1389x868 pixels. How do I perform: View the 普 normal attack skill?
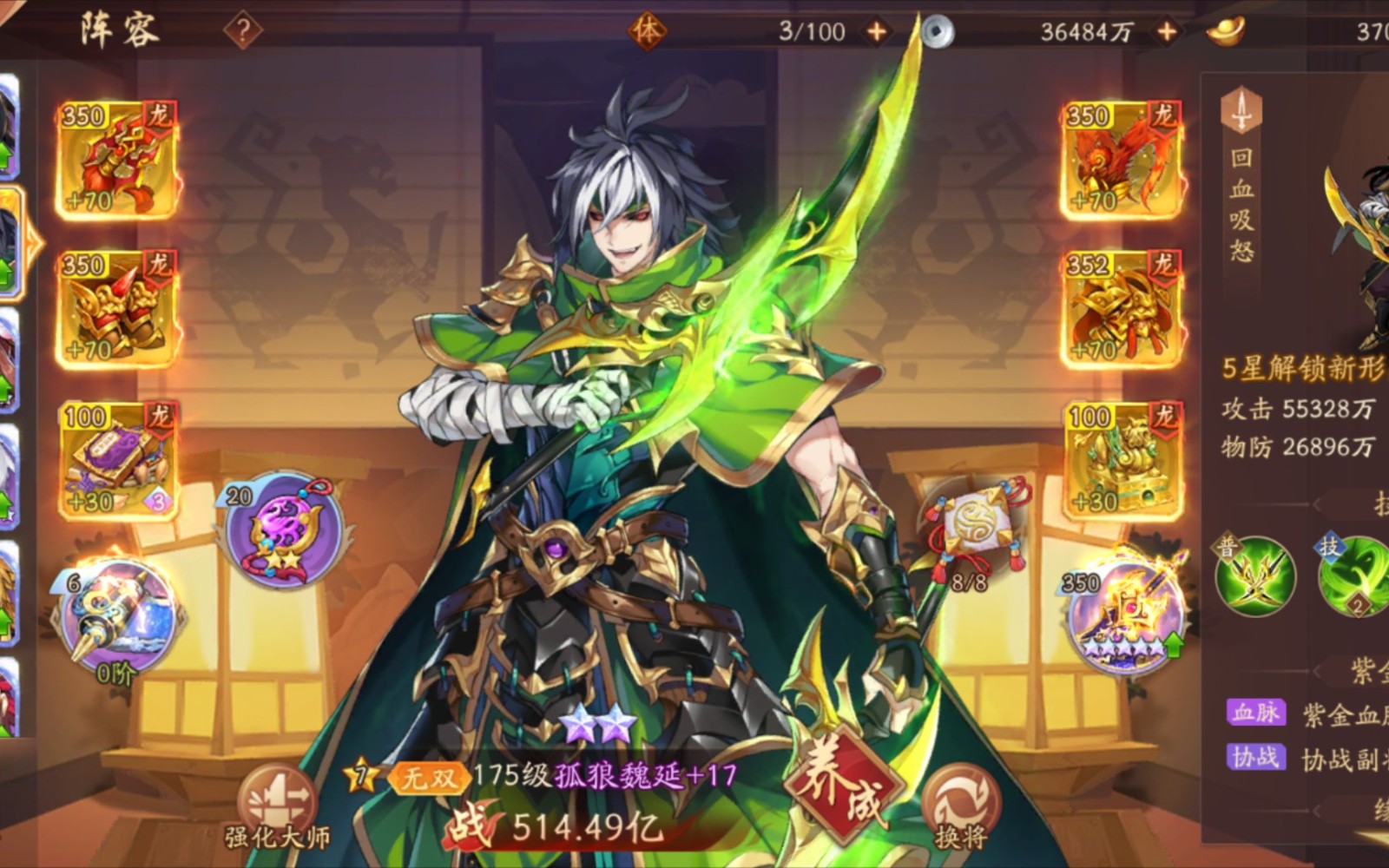pyautogui.click(x=1254, y=576)
